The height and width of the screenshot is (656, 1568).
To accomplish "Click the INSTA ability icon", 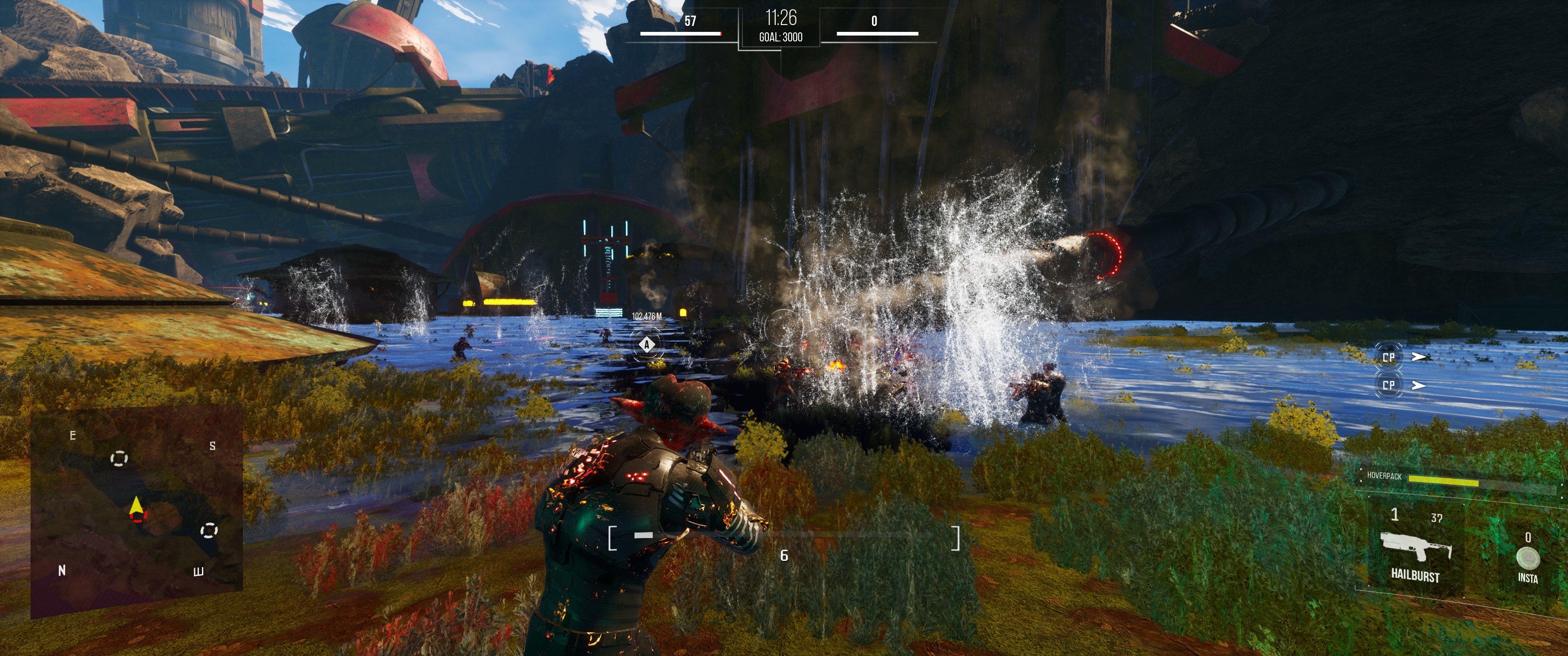I will point(1528,558).
